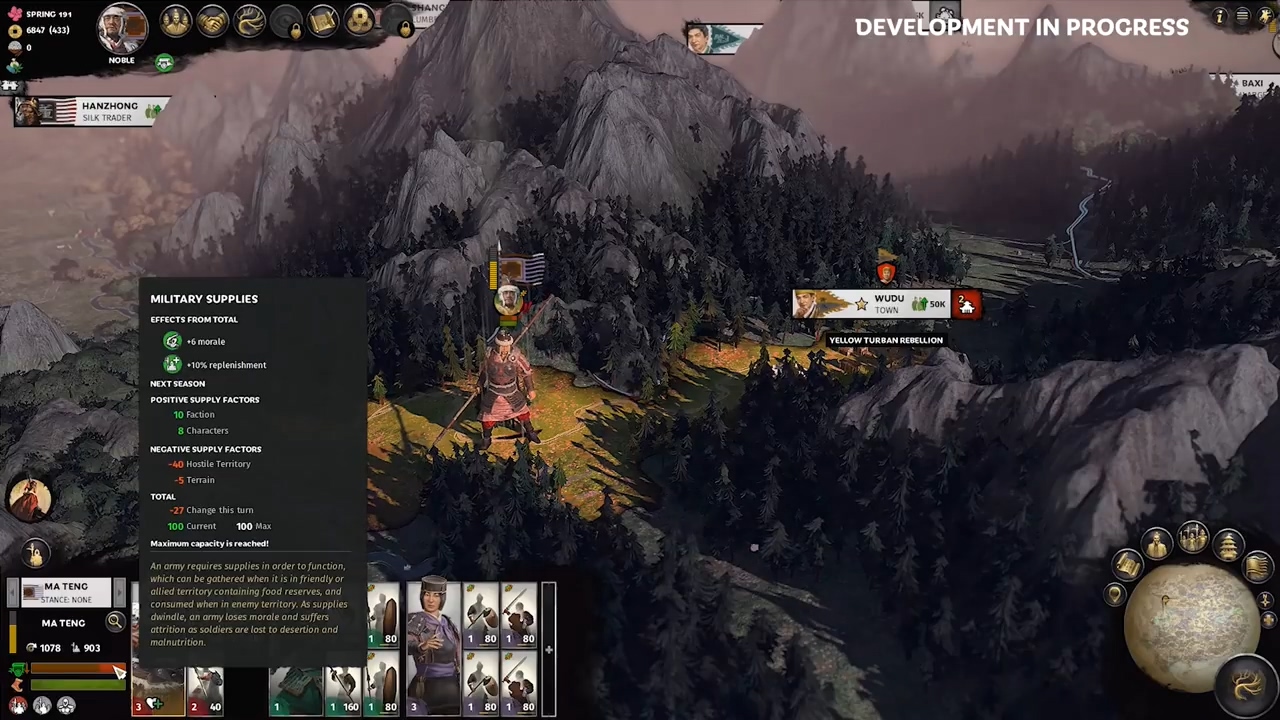1280x720 pixels.
Task: Open the scroll and brush panel
Action: point(323,21)
